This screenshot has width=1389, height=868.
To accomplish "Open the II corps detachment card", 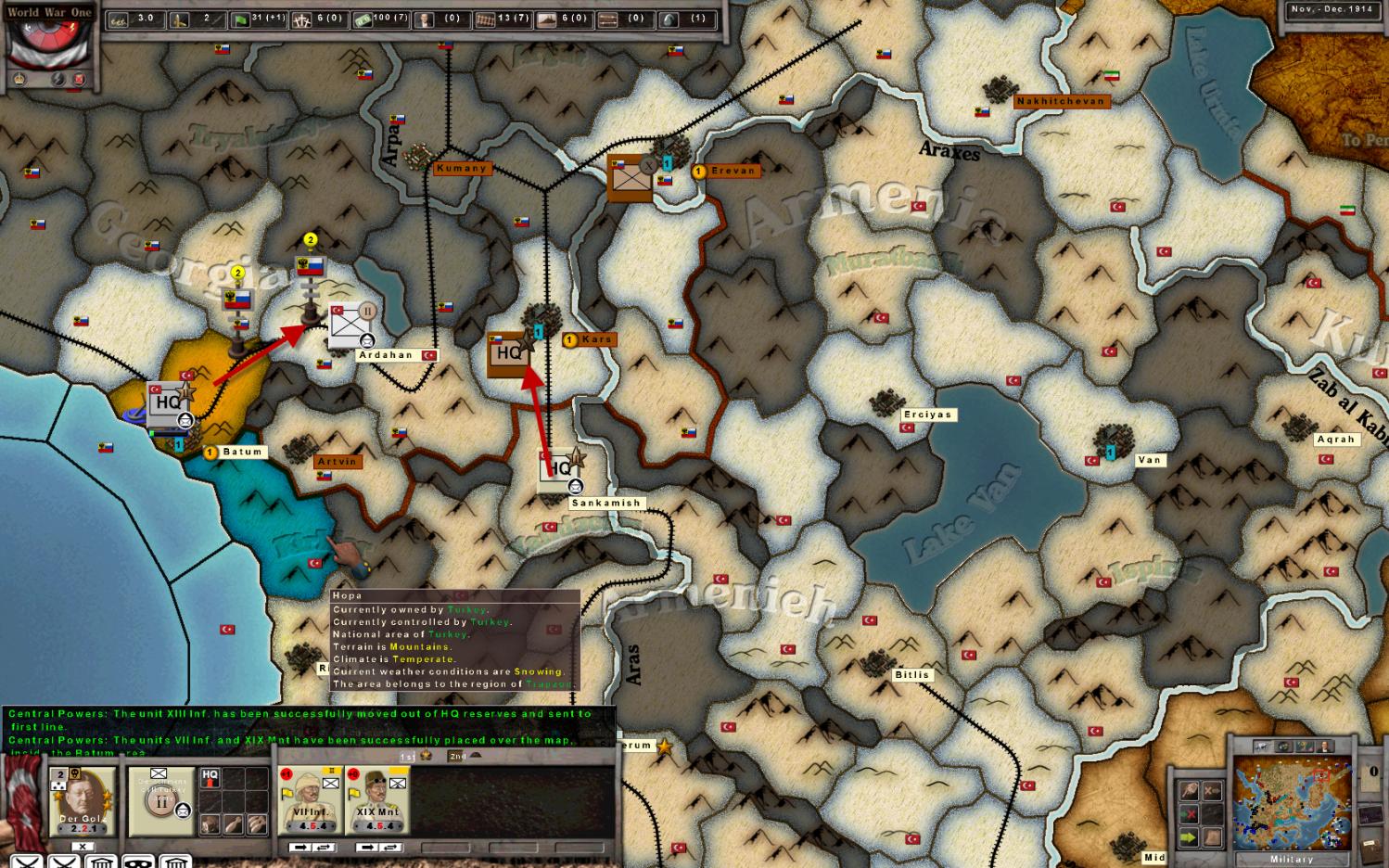I will pyautogui.click(x=159, y=800).
